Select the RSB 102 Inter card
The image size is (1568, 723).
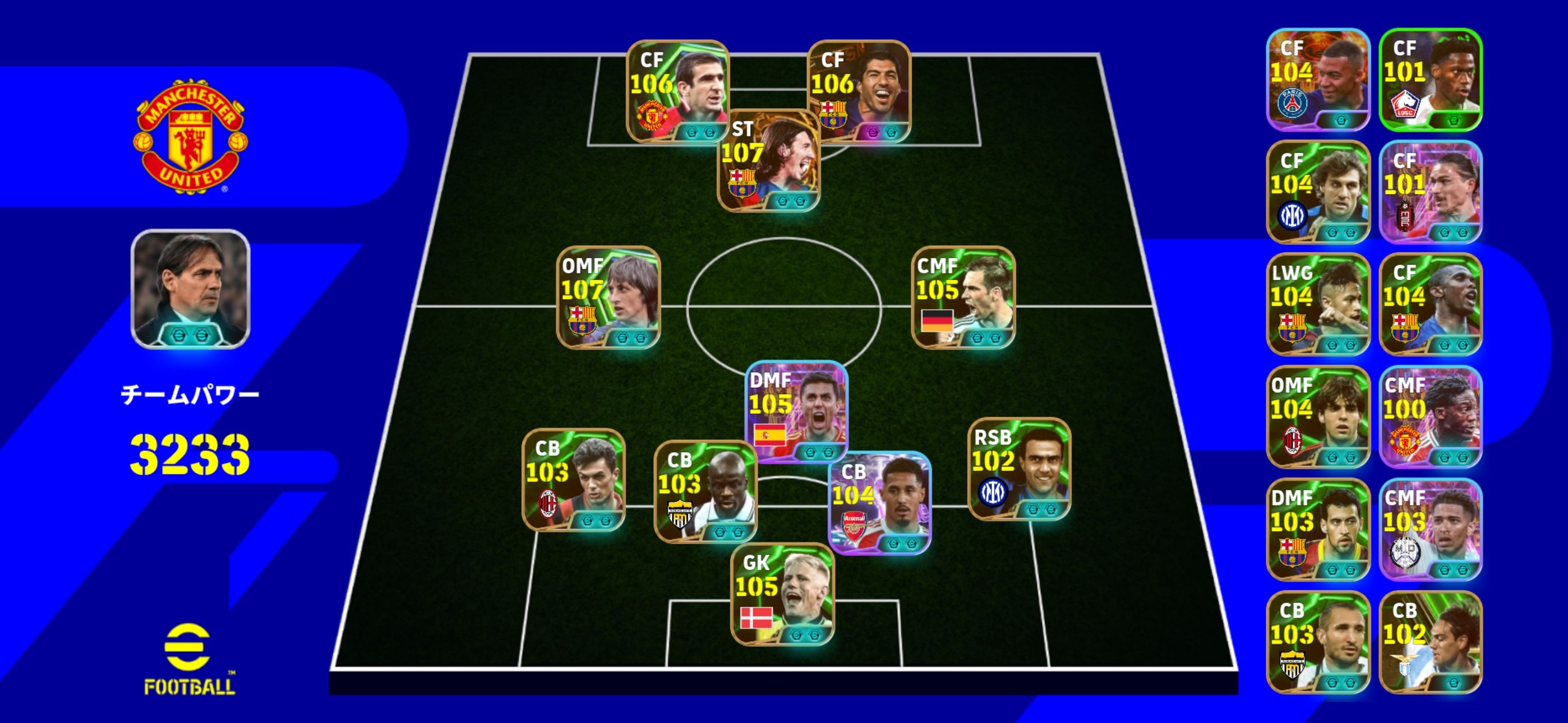tap(1019, 469)
